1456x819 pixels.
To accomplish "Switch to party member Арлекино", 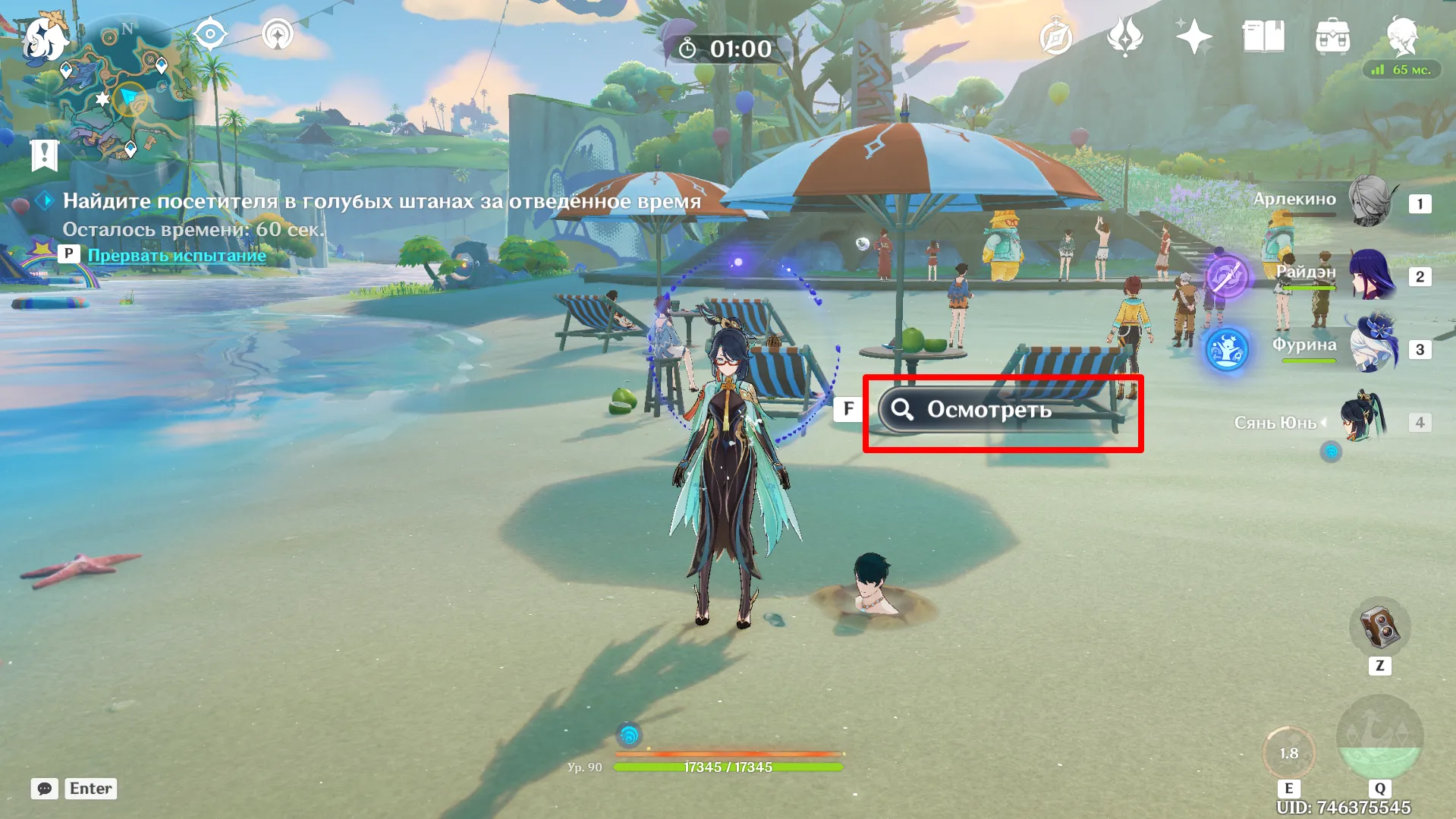I will 1372,202.
